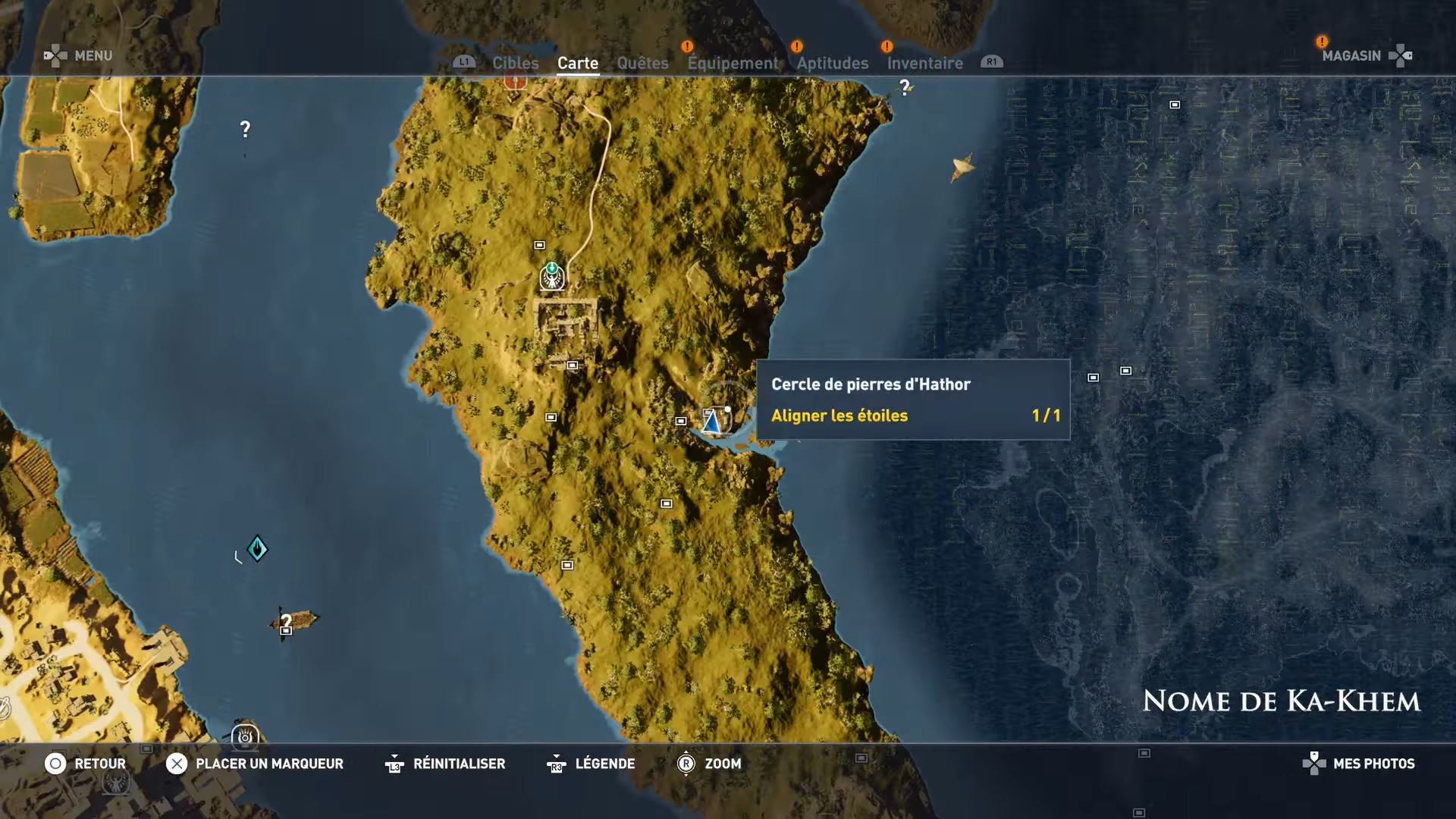
Task: Select the Cercle de pierres d'Hathor tooltip
Action: pyautogui.click(x=913, y=400)
